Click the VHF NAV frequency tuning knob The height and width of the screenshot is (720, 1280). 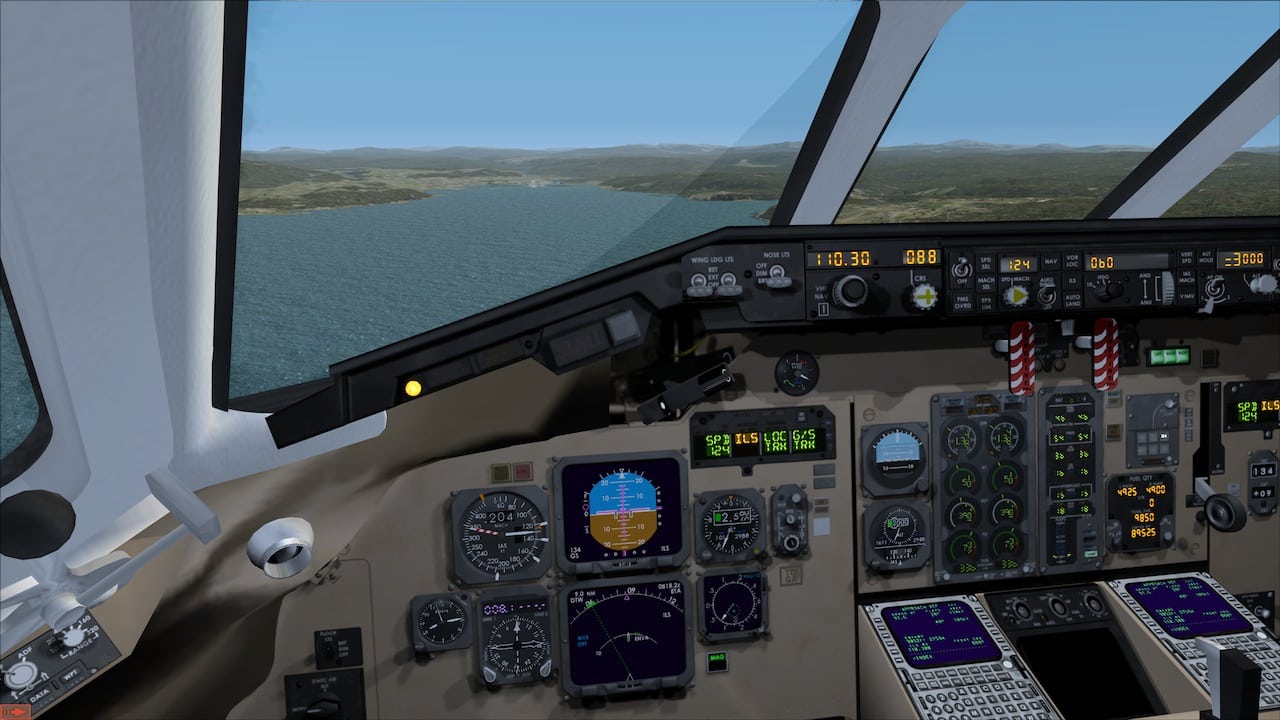click(851, 291)
